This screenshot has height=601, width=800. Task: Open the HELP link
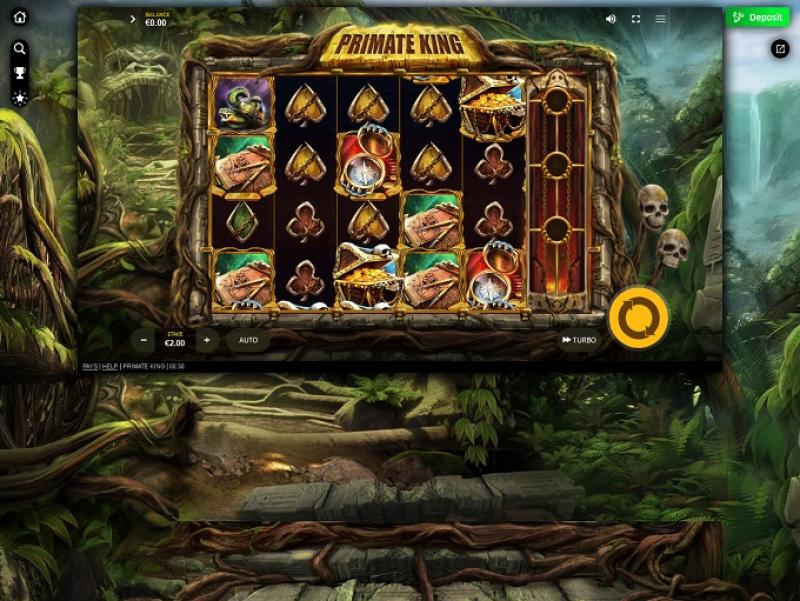110,367
